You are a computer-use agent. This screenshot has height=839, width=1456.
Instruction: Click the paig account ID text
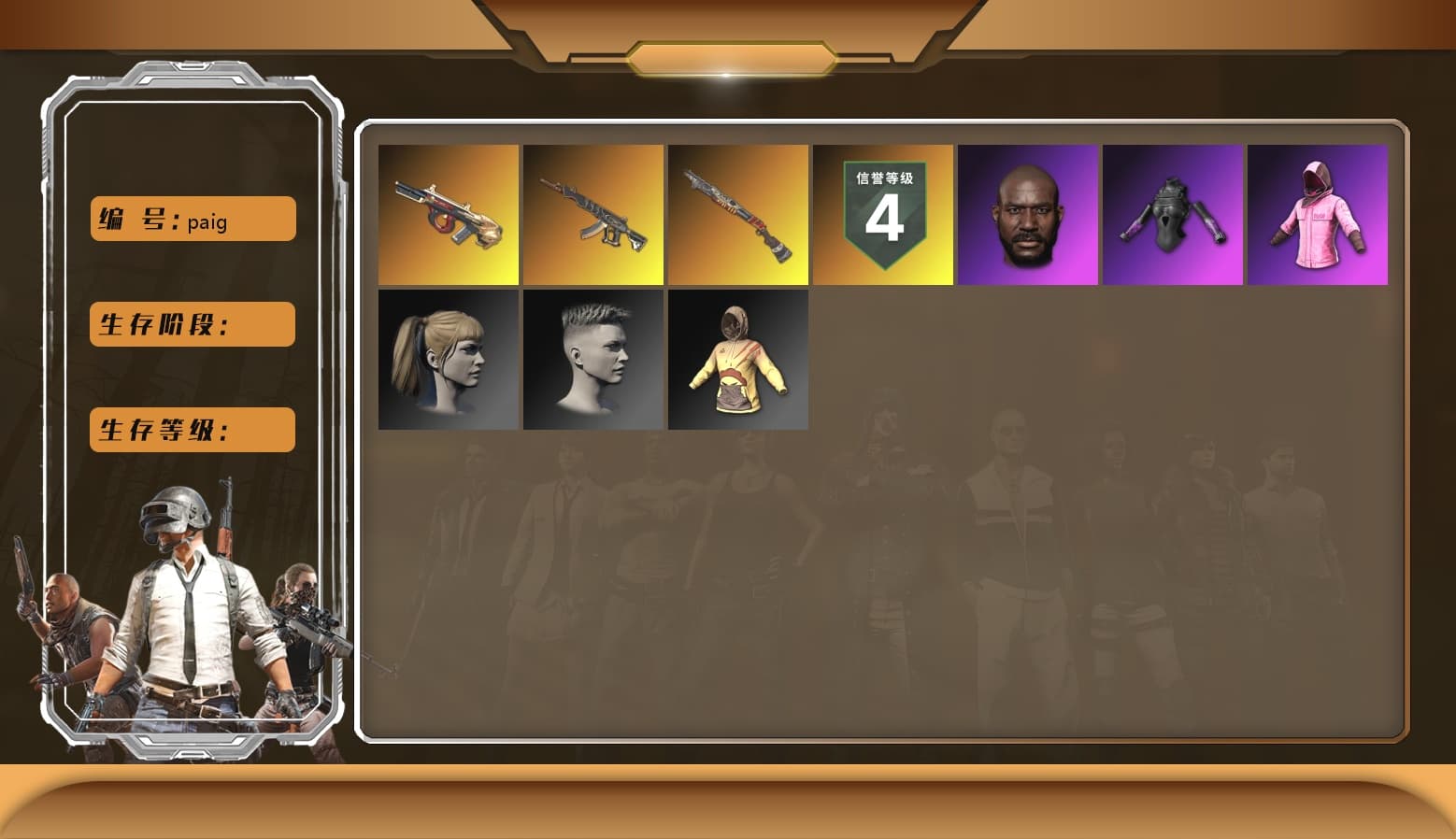point(207,224)
